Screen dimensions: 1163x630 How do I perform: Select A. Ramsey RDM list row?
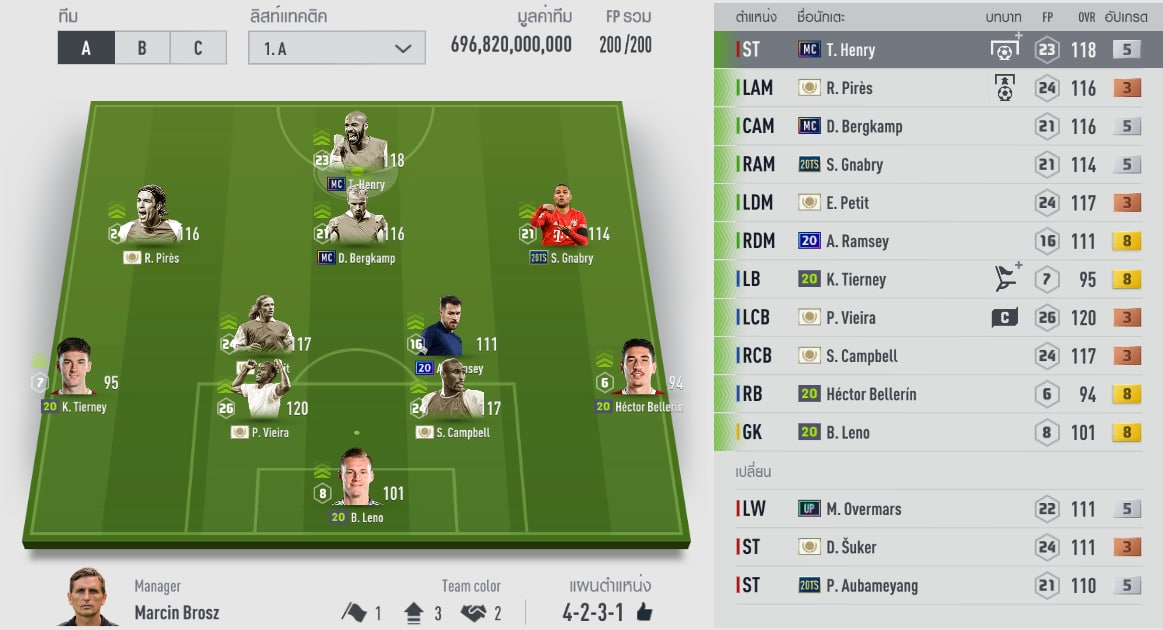pyautogui.click(x=938, y=241)
